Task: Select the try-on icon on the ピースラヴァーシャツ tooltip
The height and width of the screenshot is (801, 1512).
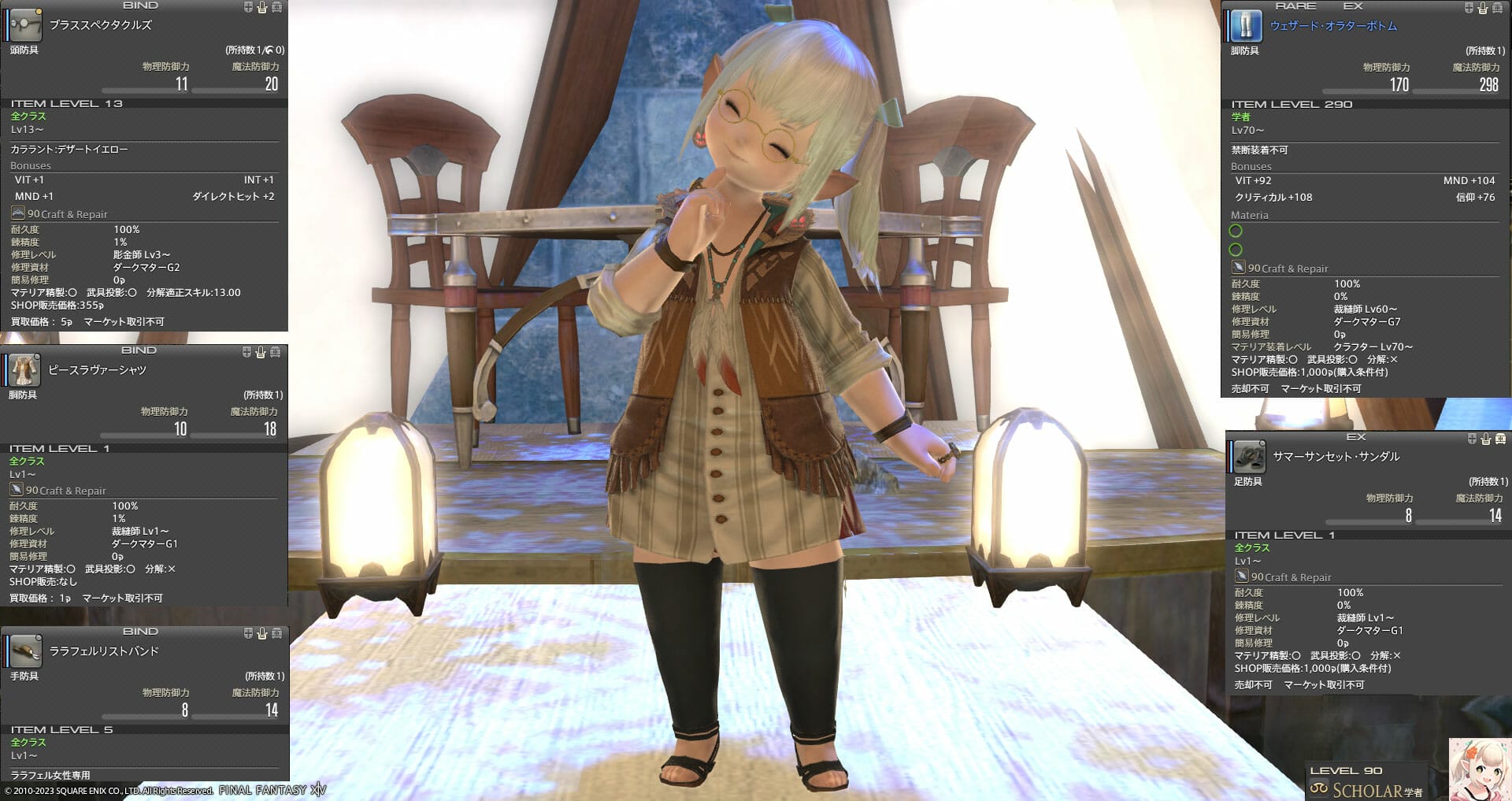Action: [261, 350]
